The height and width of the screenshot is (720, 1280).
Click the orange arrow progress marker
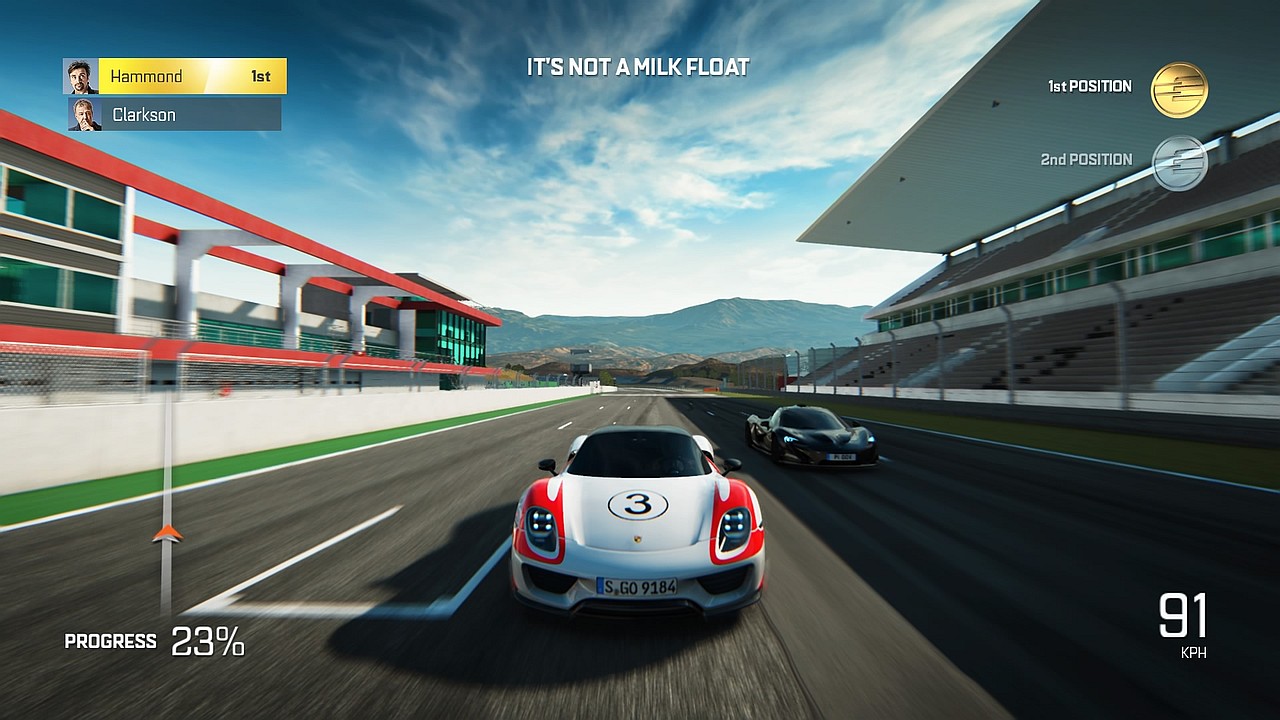[x=167, y=533]
